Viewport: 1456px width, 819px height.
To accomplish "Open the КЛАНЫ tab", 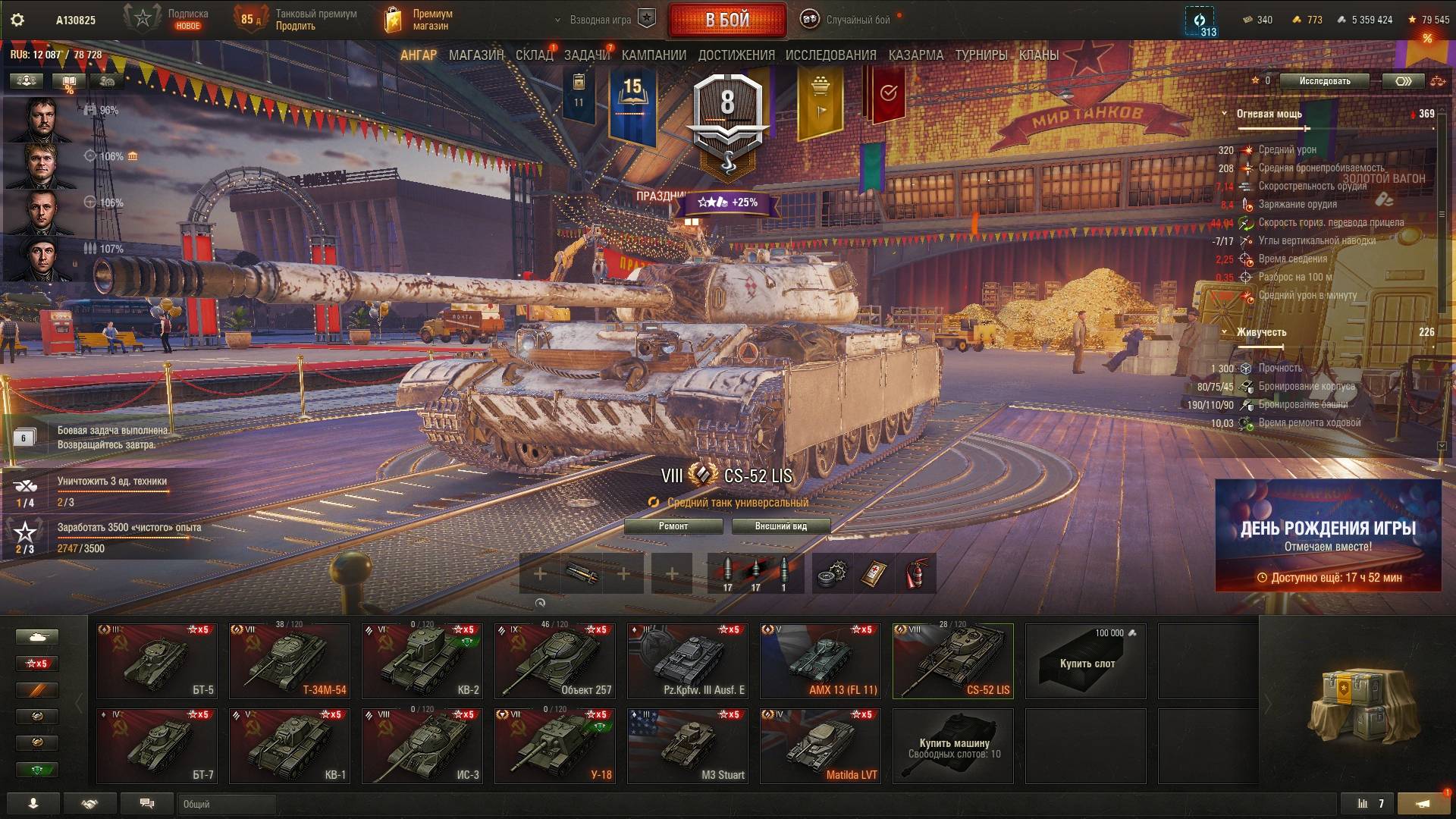I will [1038, 55].
